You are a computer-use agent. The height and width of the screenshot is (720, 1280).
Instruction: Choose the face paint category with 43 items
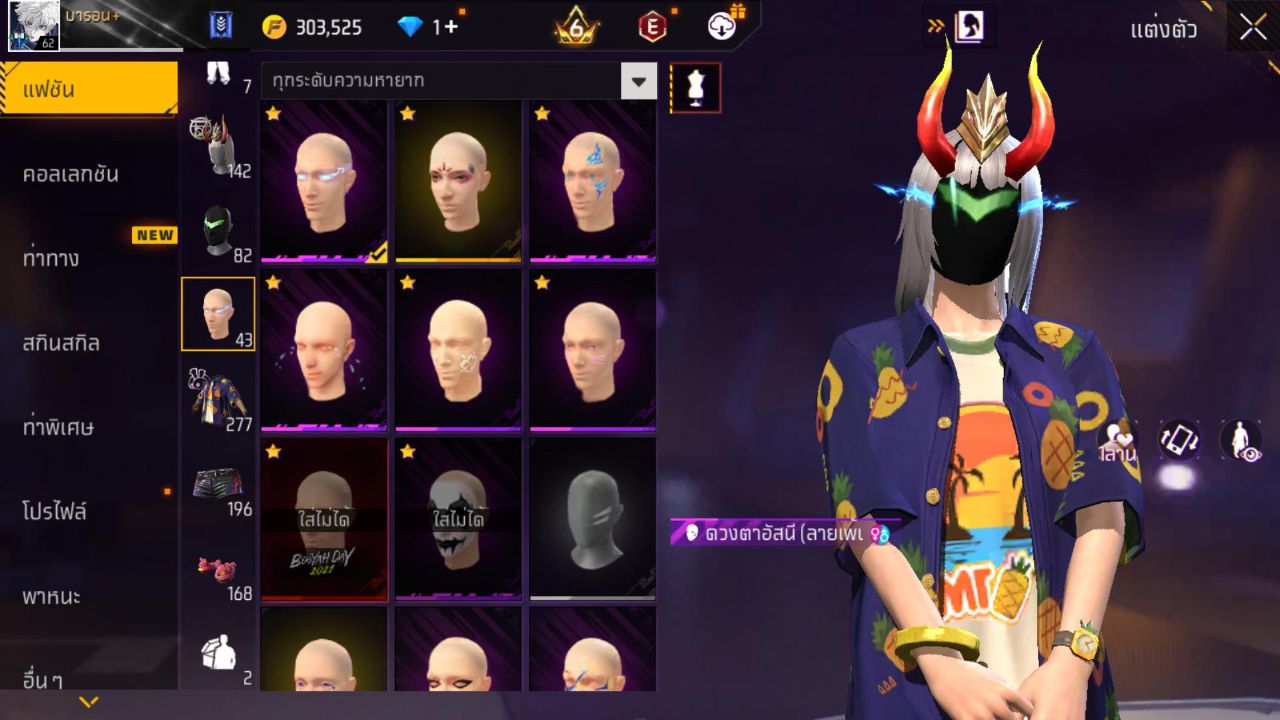(218, 314)
